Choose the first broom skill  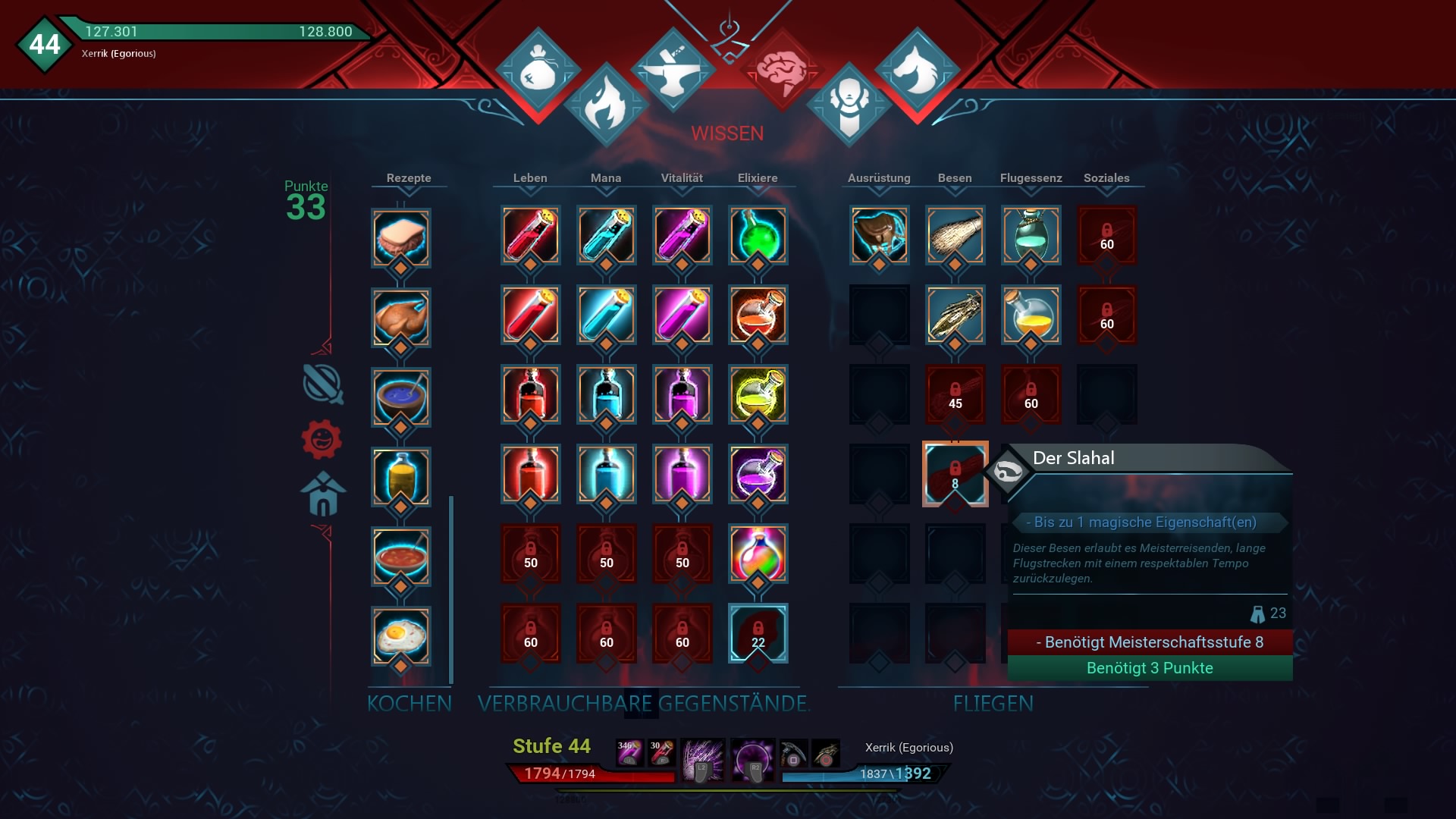coord(955,235)
